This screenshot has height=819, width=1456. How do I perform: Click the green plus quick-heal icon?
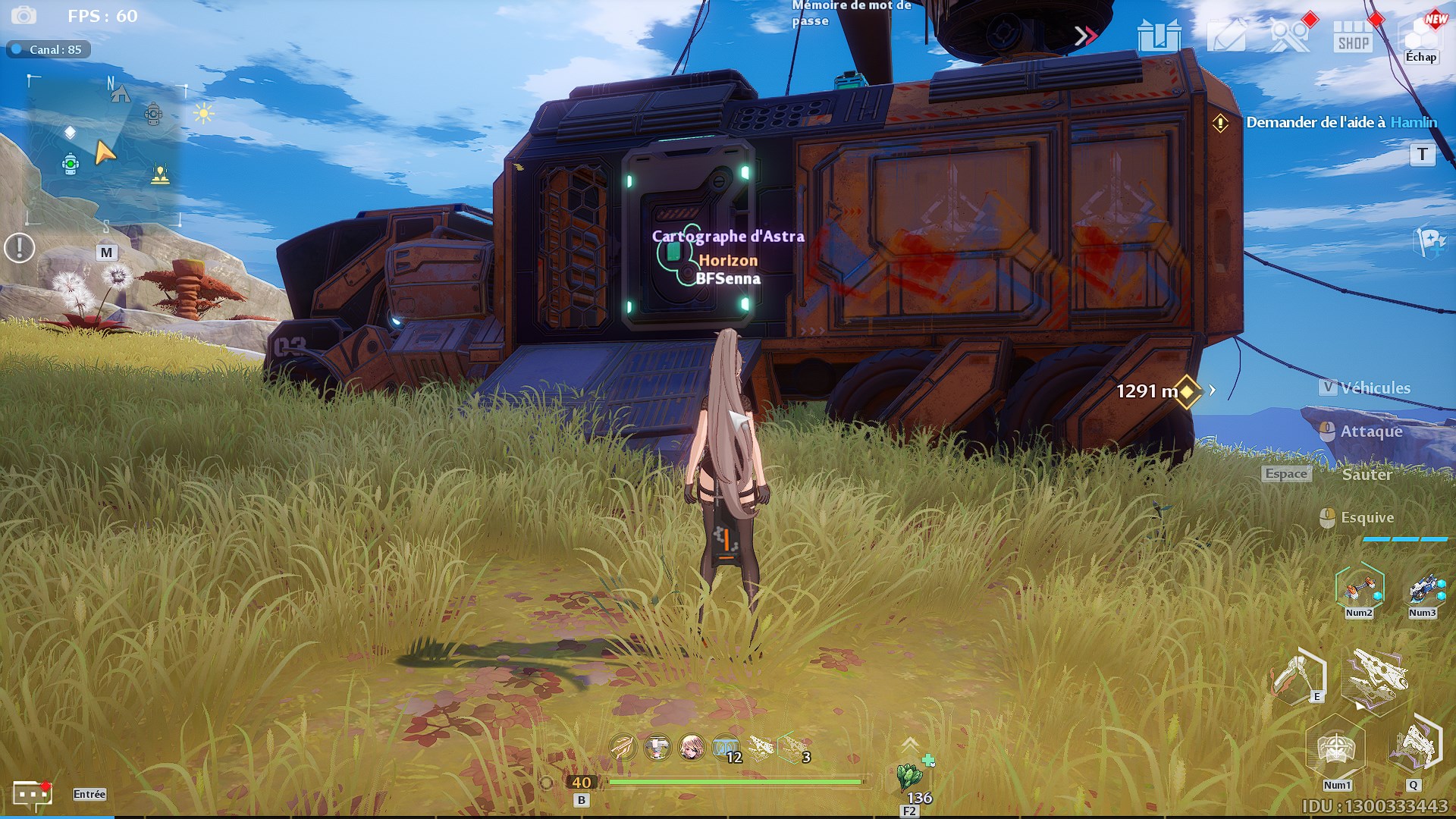click(928, 760)
